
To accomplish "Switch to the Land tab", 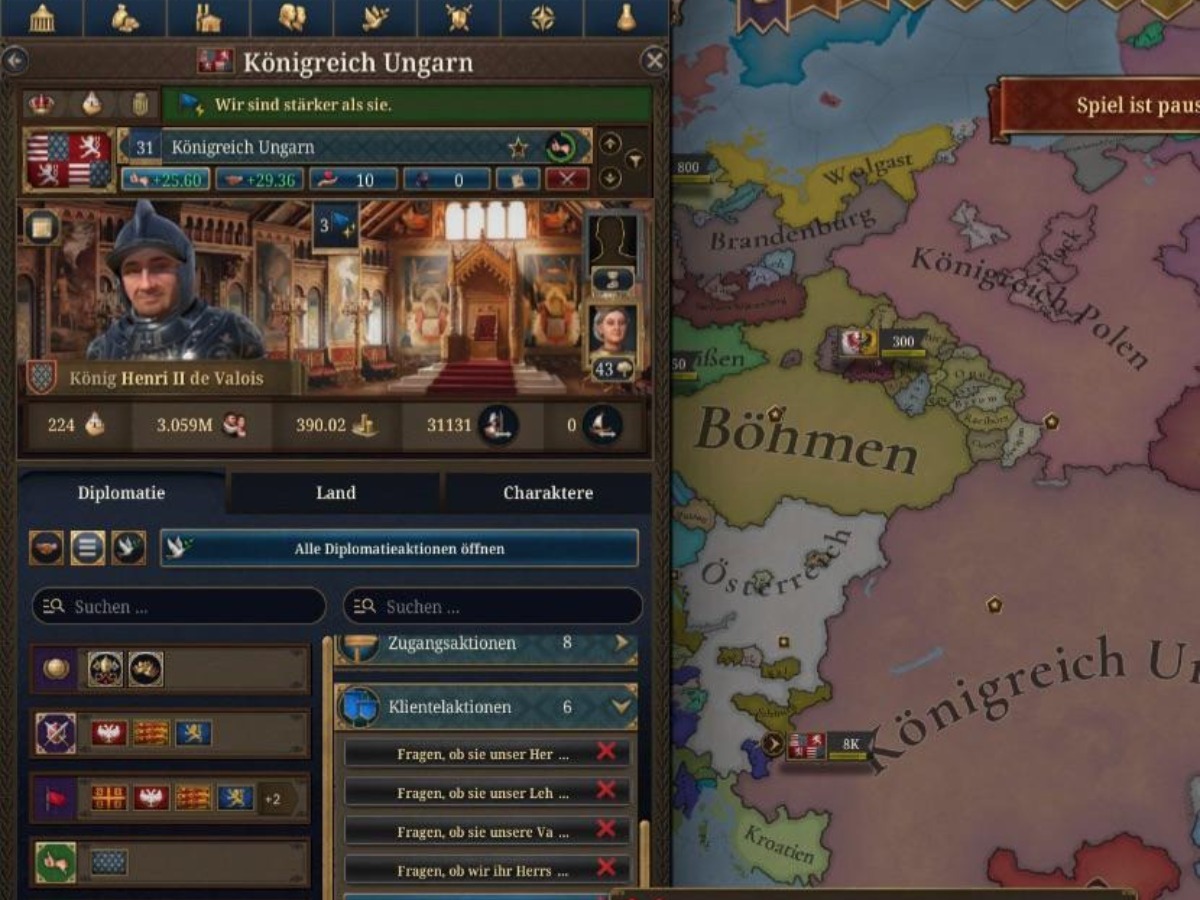I will point(336,493).
